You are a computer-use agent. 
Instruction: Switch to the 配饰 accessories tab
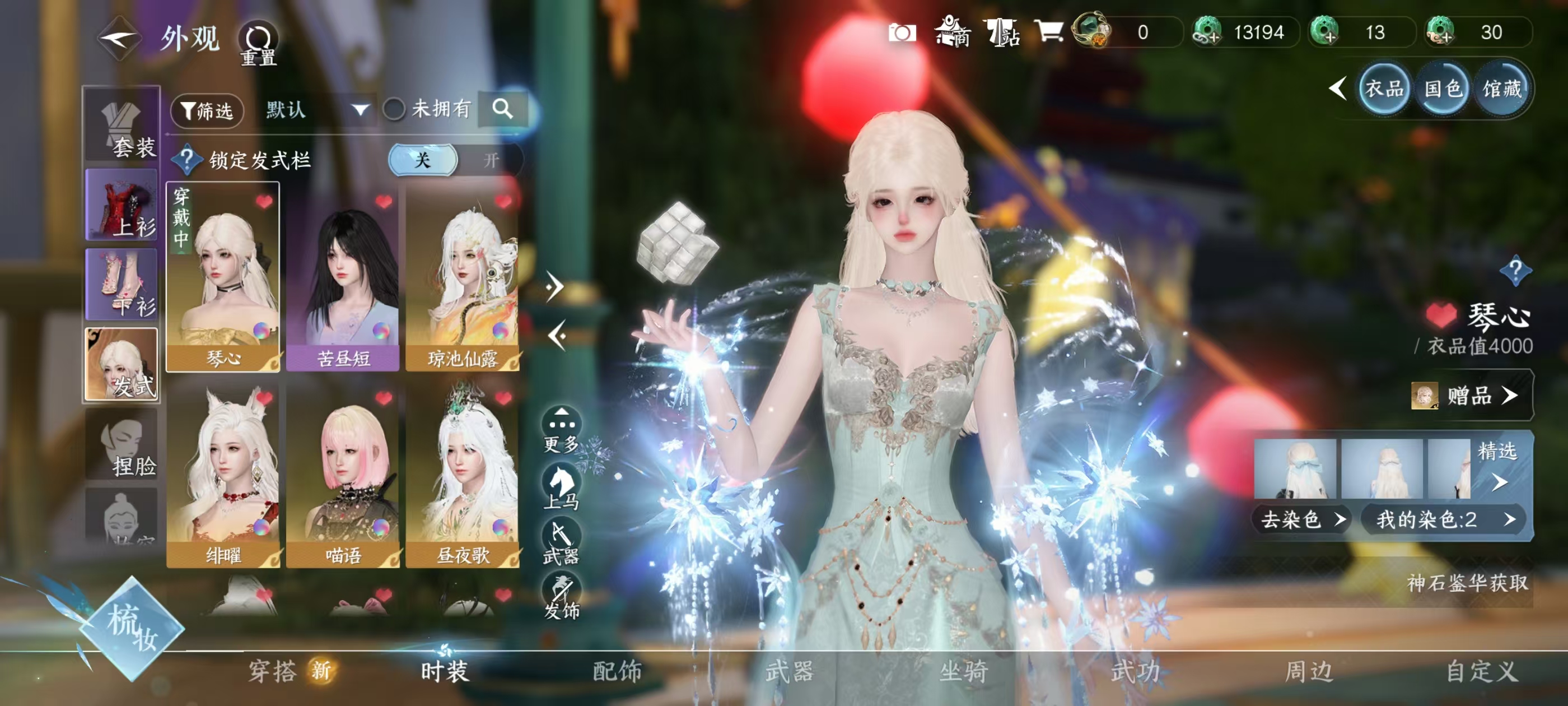617,671
